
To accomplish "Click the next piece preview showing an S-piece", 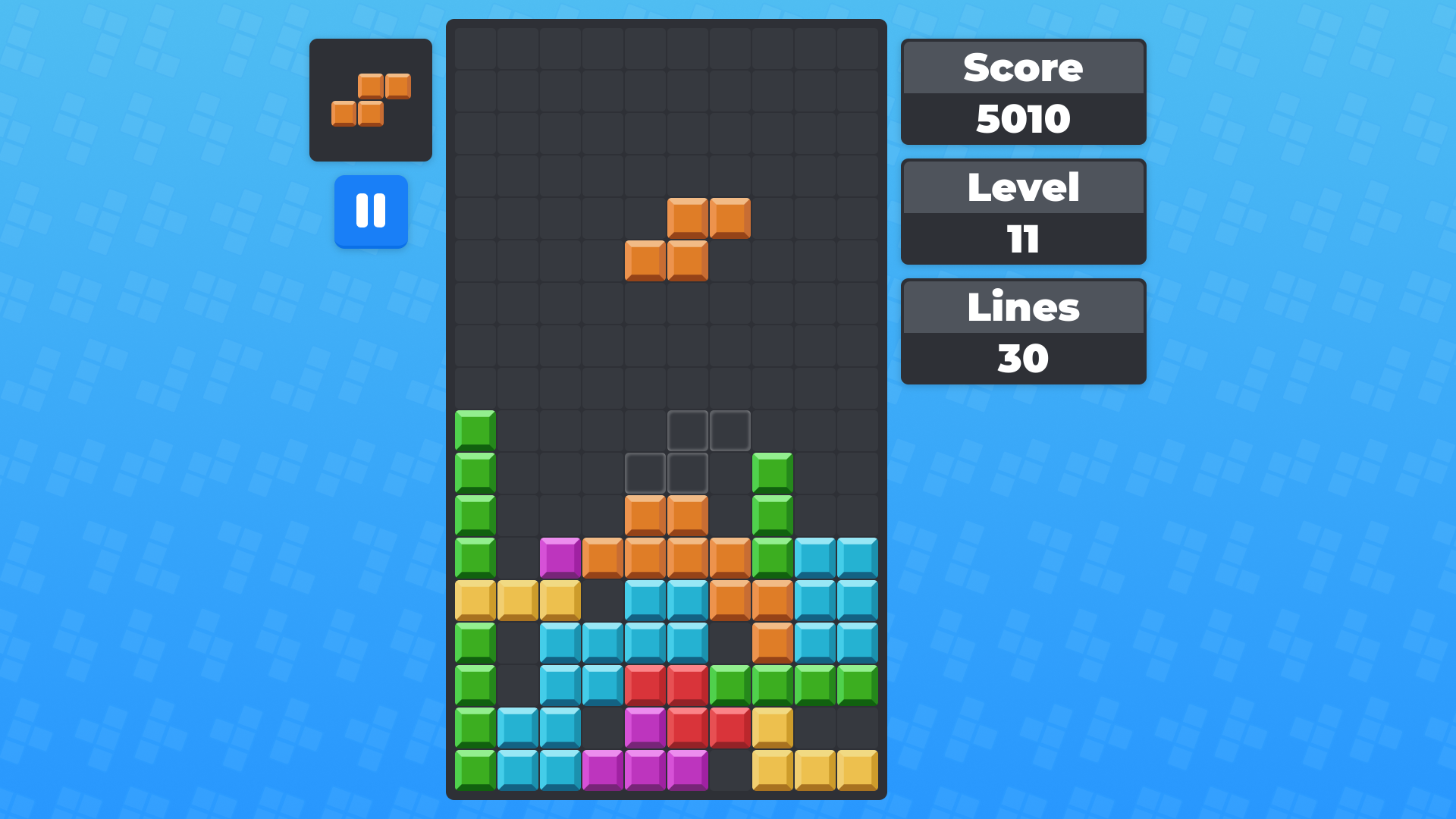I will 371,99.
